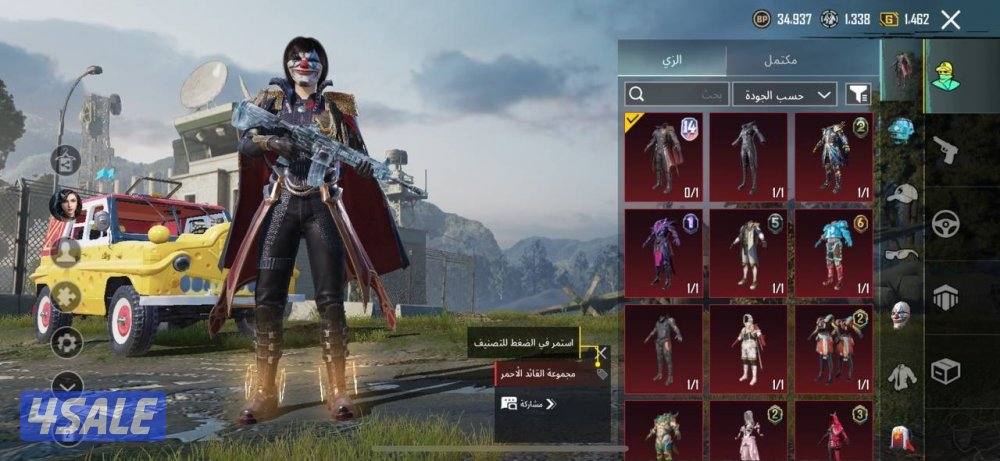Choose the blue-helmet outfit with badge 6

pos(833,252)
